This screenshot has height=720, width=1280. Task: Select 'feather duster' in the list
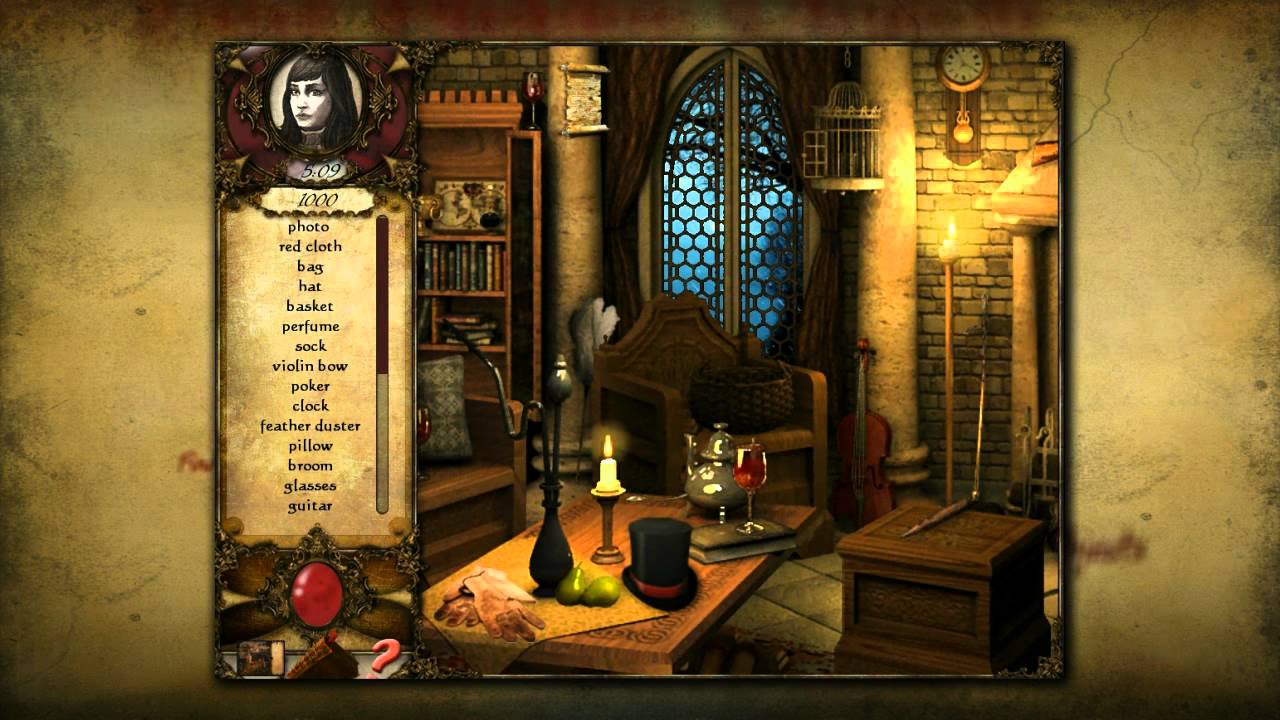(x=310, y=426)
